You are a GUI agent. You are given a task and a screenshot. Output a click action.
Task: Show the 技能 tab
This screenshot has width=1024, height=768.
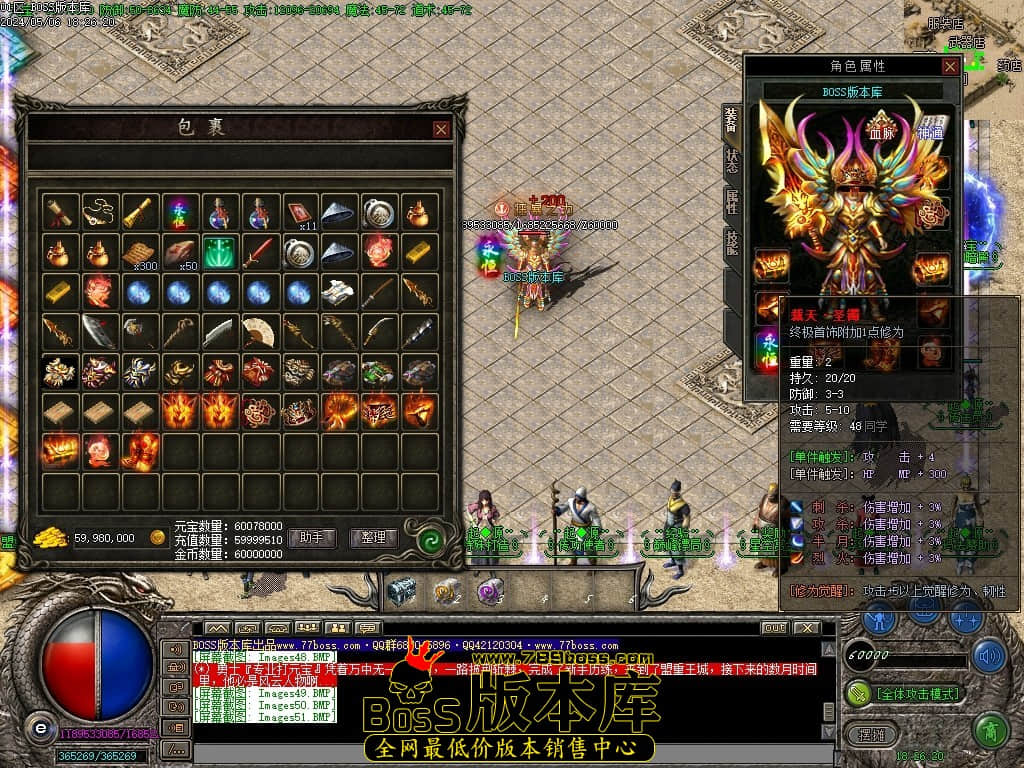click(x=732, y=244)
